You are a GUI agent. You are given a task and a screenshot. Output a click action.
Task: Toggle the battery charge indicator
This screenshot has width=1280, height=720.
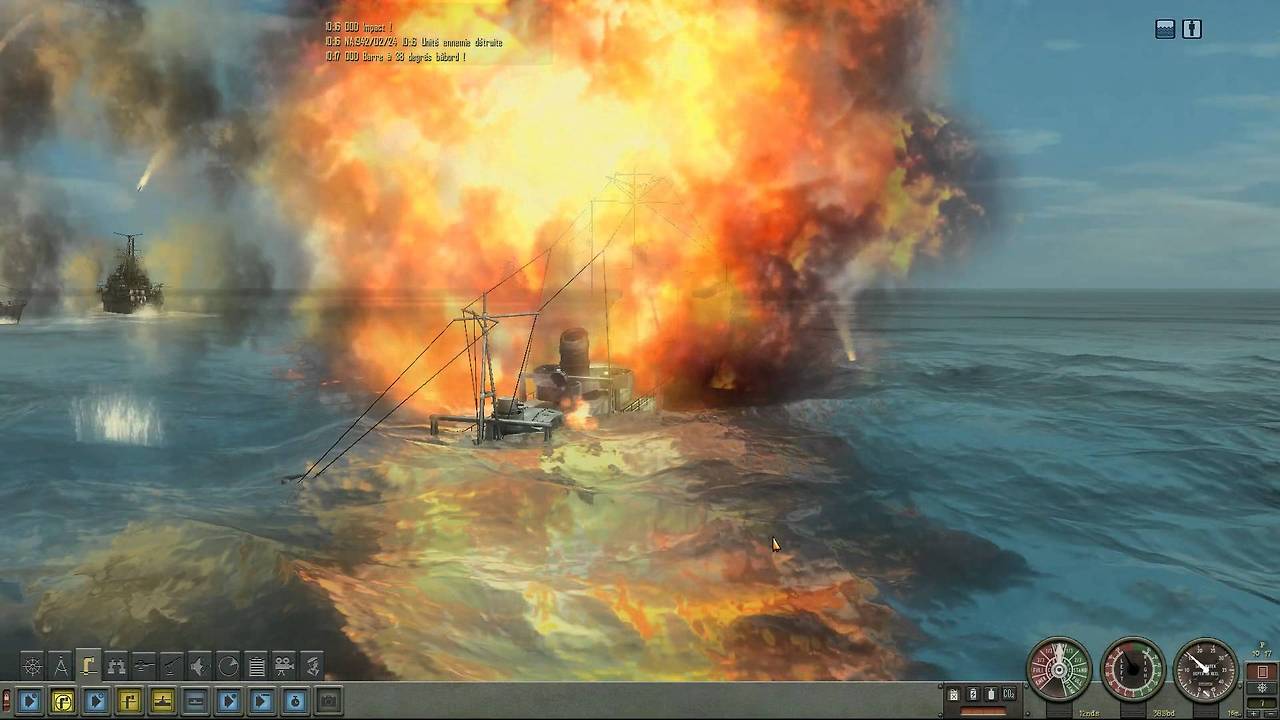point(971,693)
